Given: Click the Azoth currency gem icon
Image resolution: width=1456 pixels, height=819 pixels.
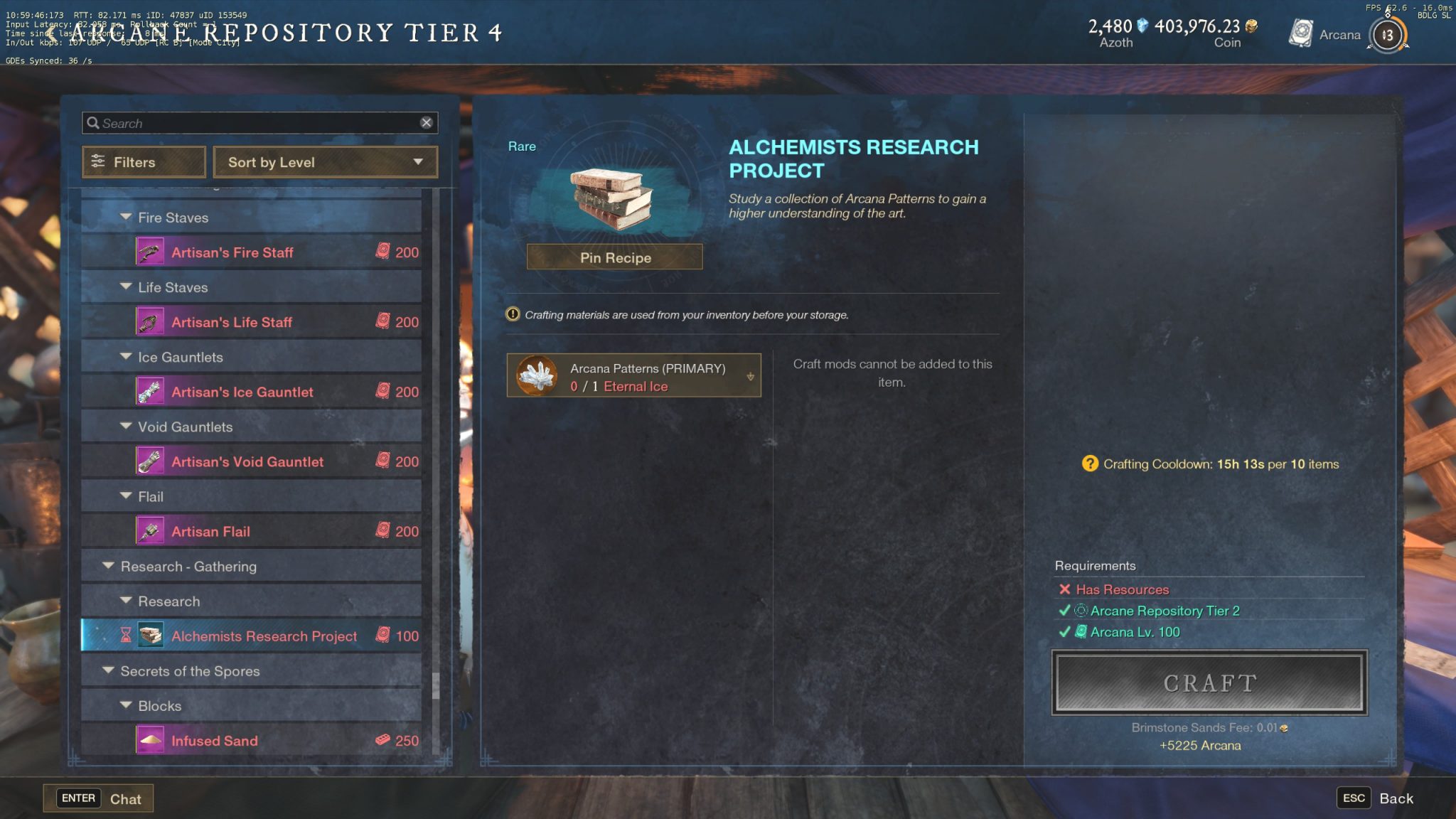Looking at the screenshot, I should coord(1141,26).
